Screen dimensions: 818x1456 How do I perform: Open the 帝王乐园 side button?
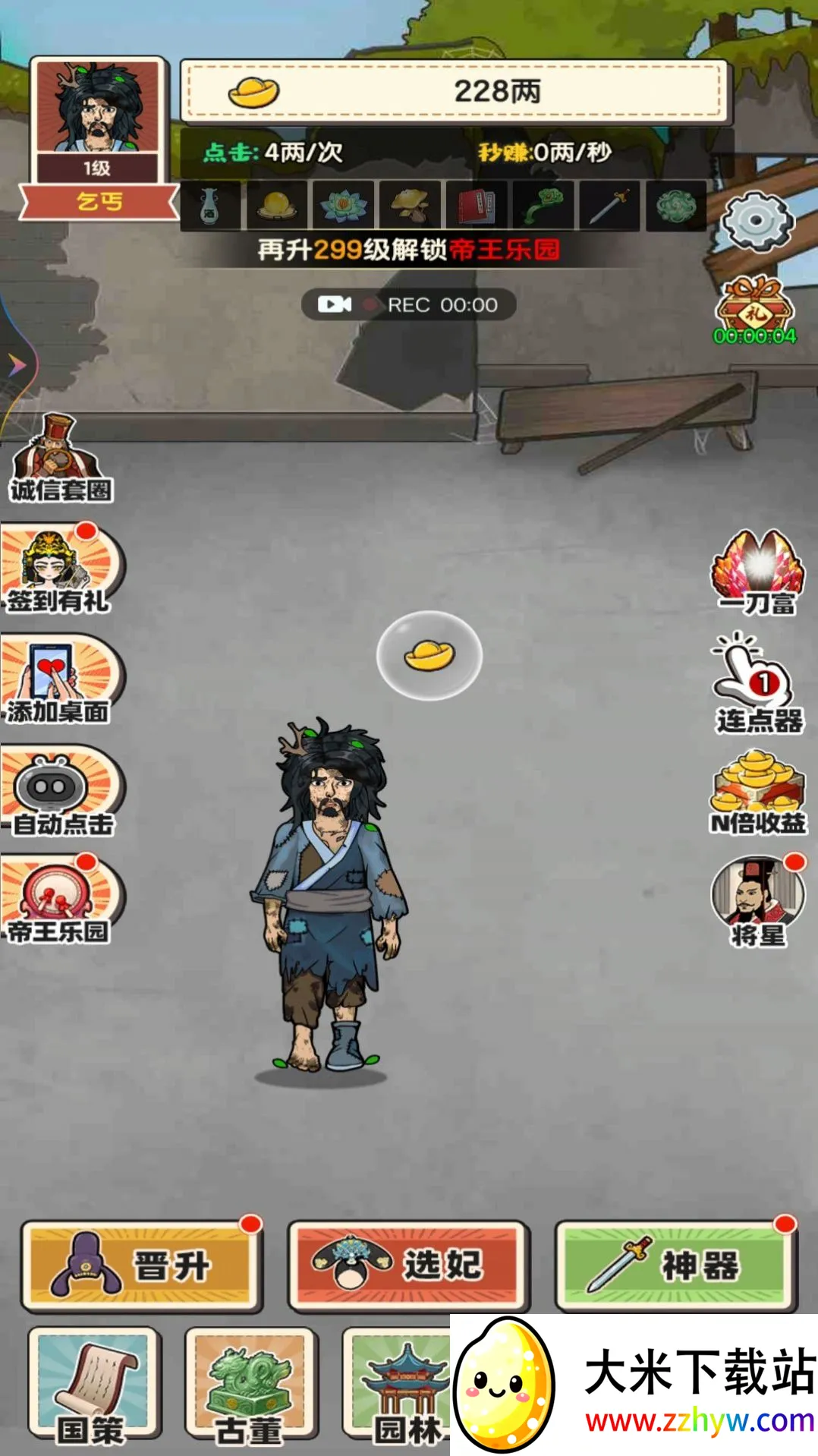[61, 901]
